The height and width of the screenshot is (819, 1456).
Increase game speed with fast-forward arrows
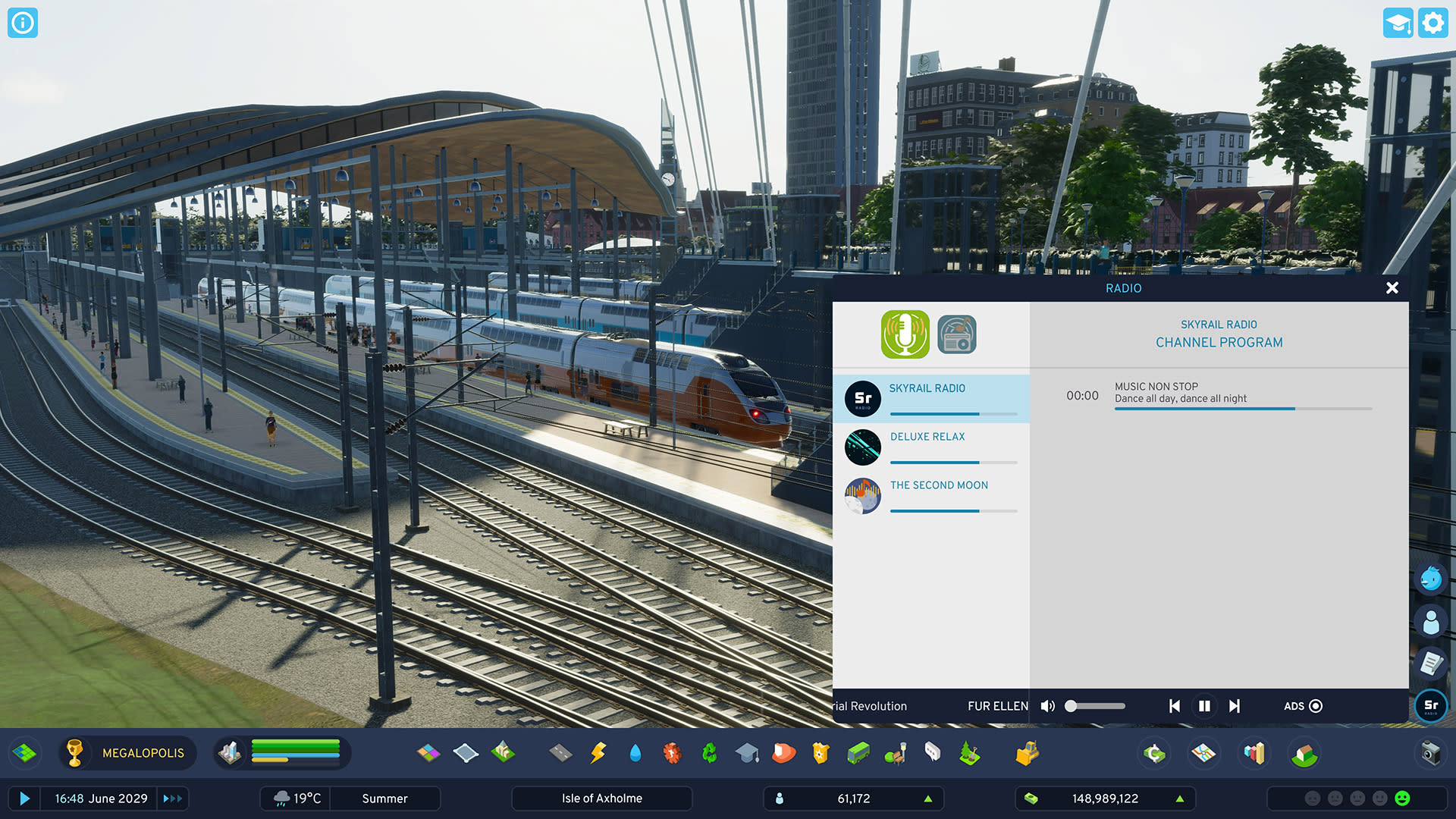[x=172, y=799]
